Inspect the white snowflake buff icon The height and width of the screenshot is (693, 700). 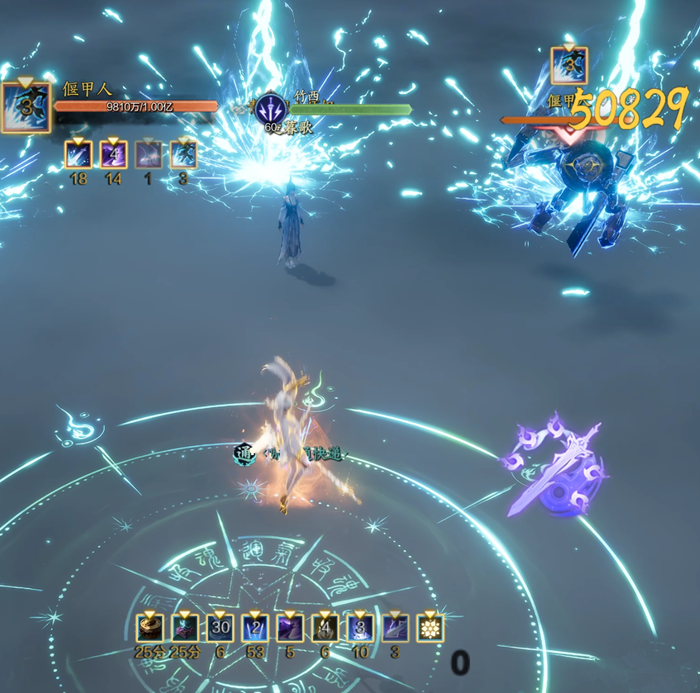(429, 628)
